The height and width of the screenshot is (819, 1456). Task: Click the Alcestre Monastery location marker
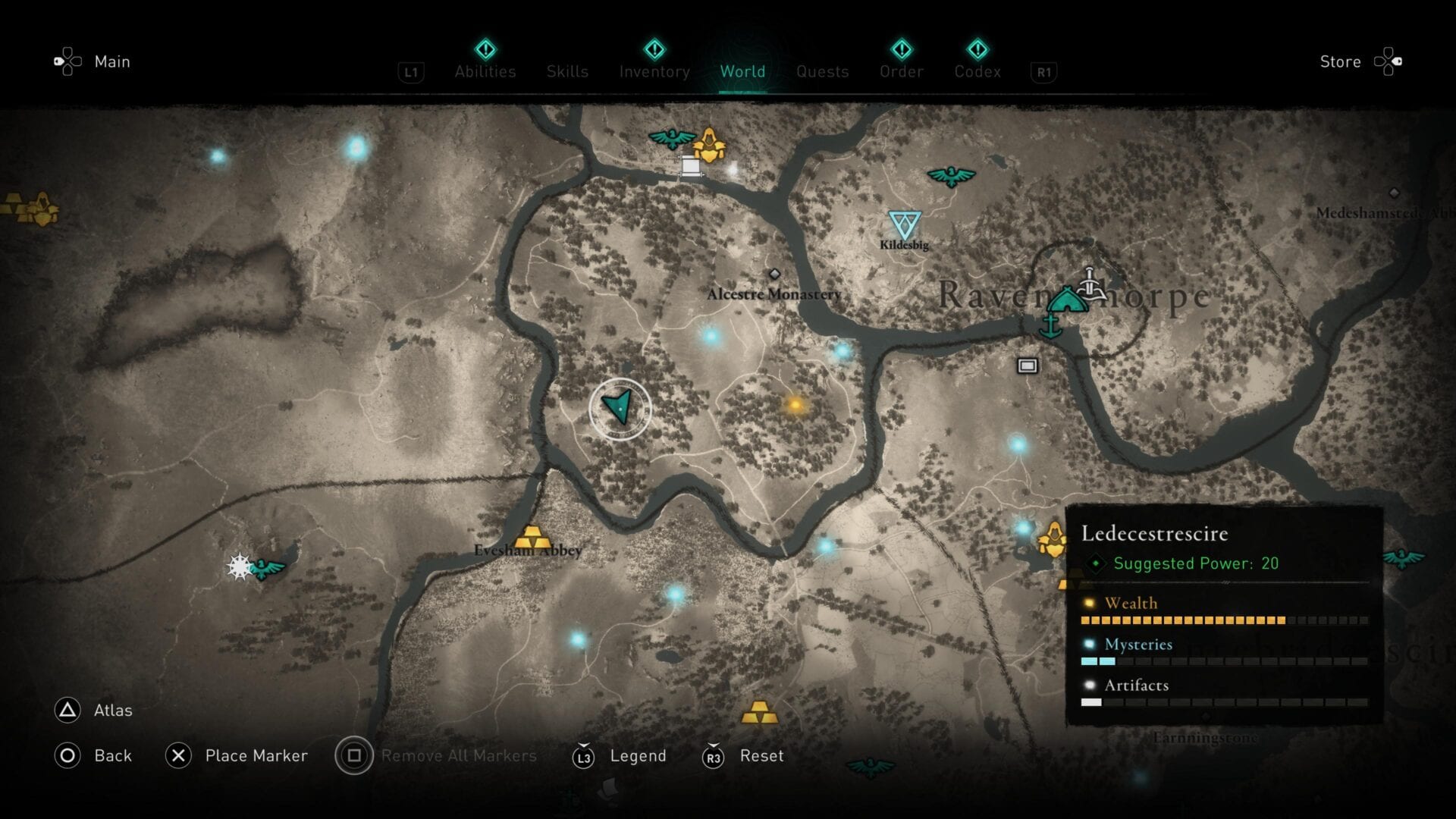click(x=774, y=275)
